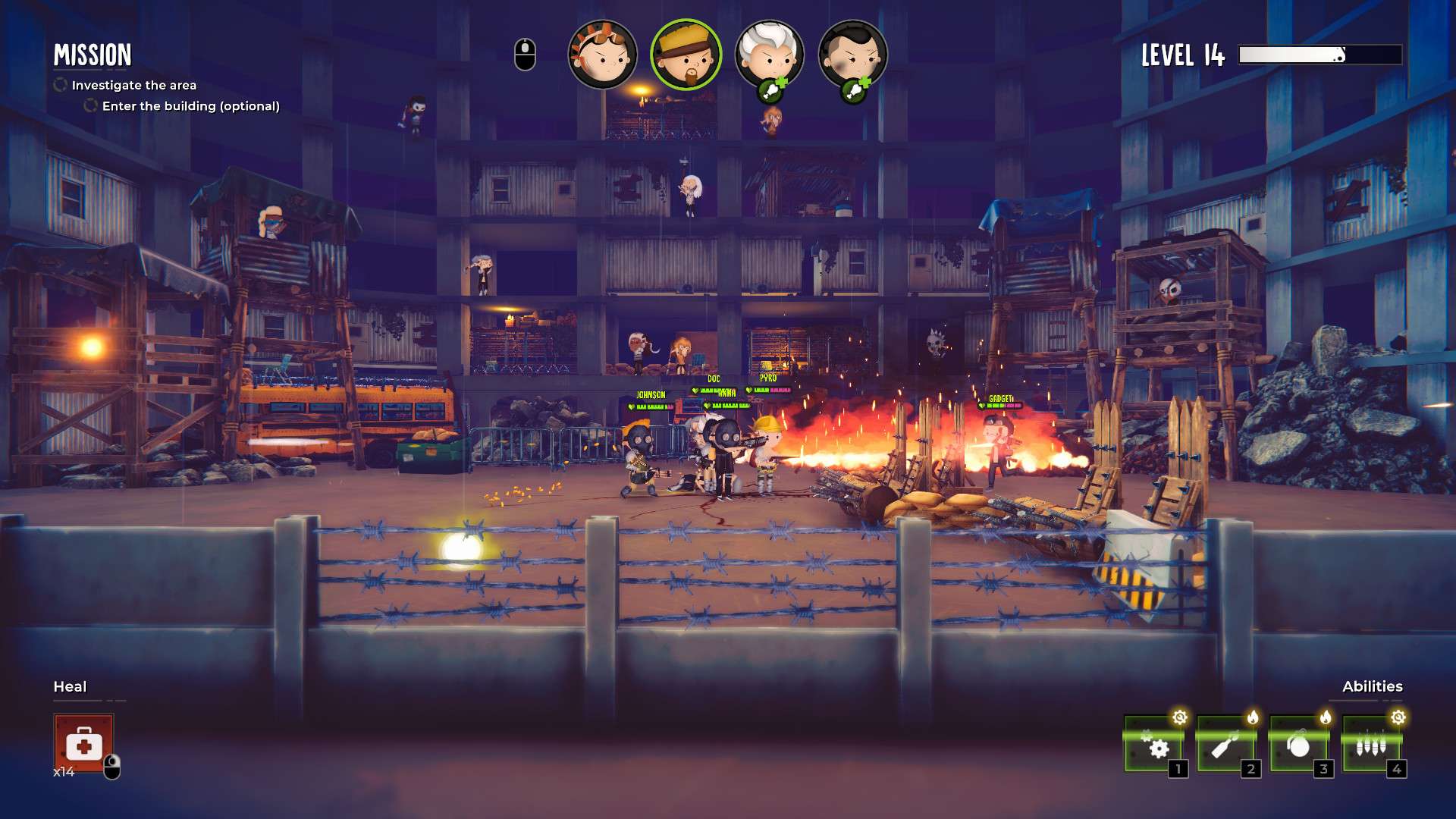Image resolution: width=1456 pixels, height=819 pixels.
Task: Launch the rocket barrage ability
Action: 1372,745
